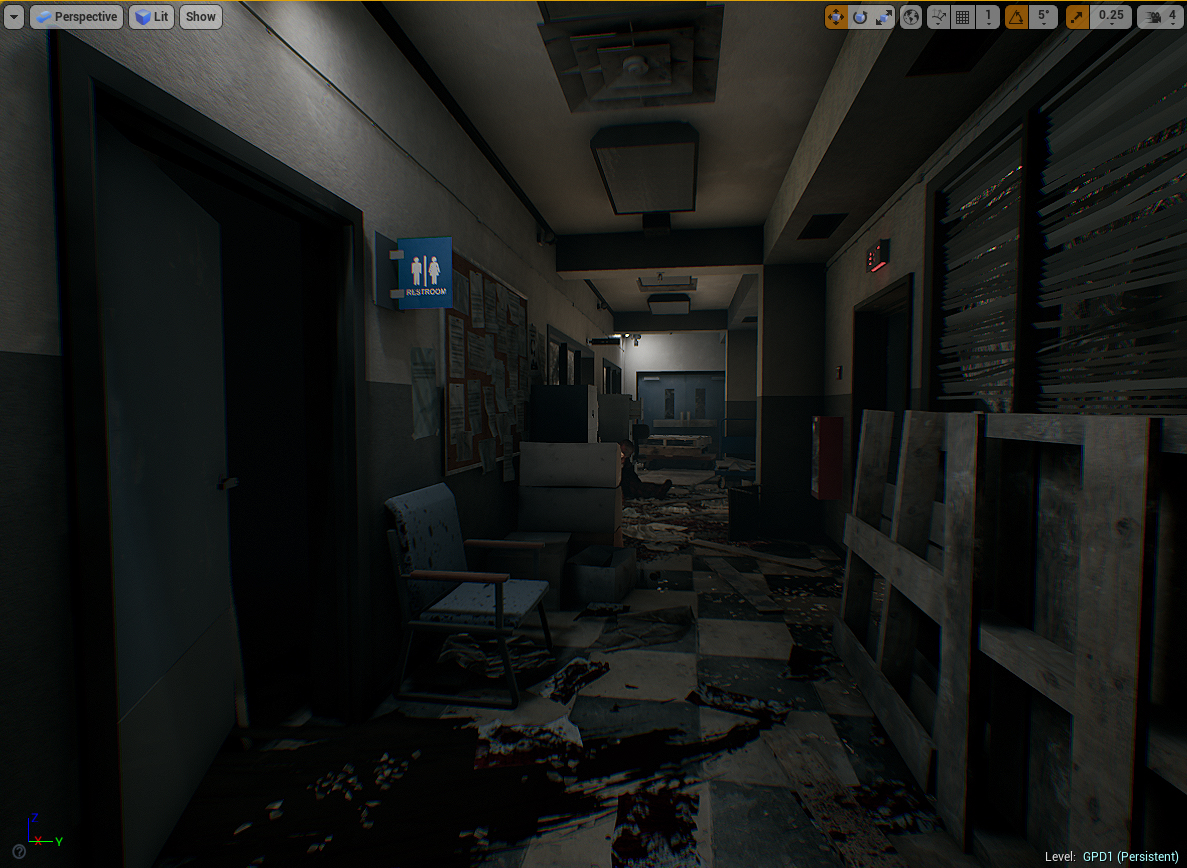Screen dimensions: 1187x868
Task: Open the Perspective view type menu
Action: 76,17
